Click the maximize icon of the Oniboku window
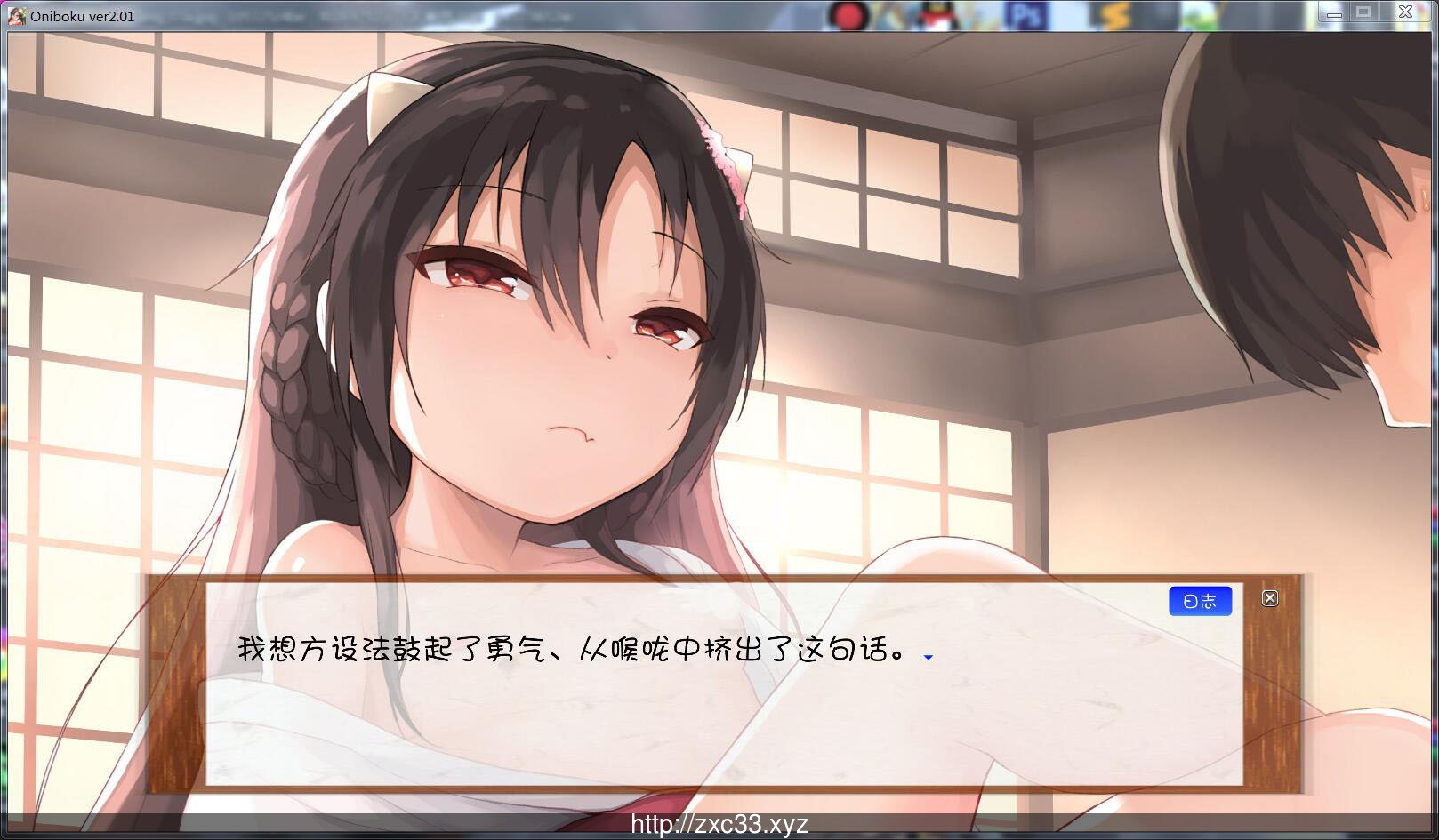1439x840 pixels. pyautogui.click(x=1365, y=12)
